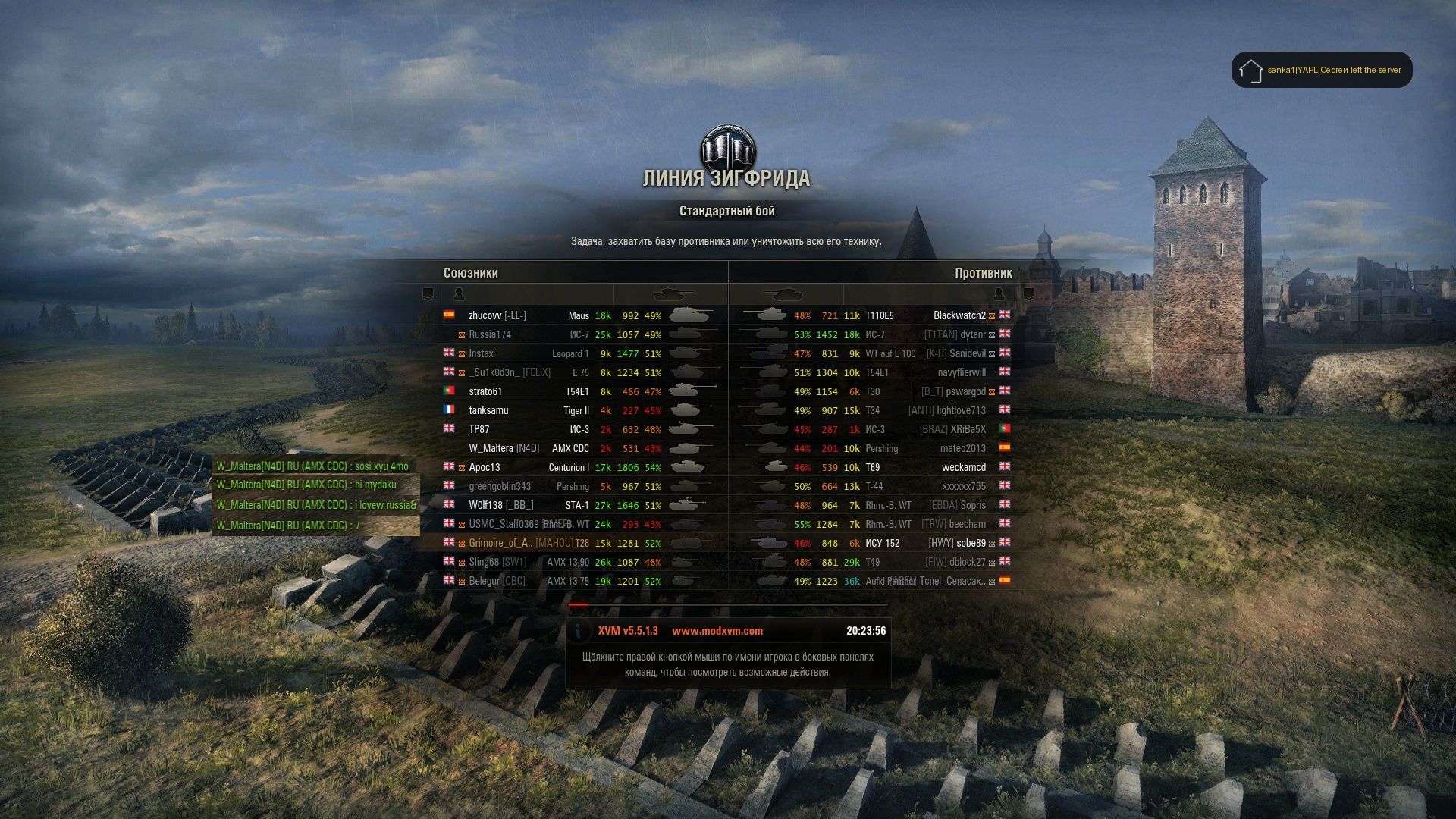
Task: Select enemy Blackwatch2 in the T110E5
Action: [x=959, y=315]
